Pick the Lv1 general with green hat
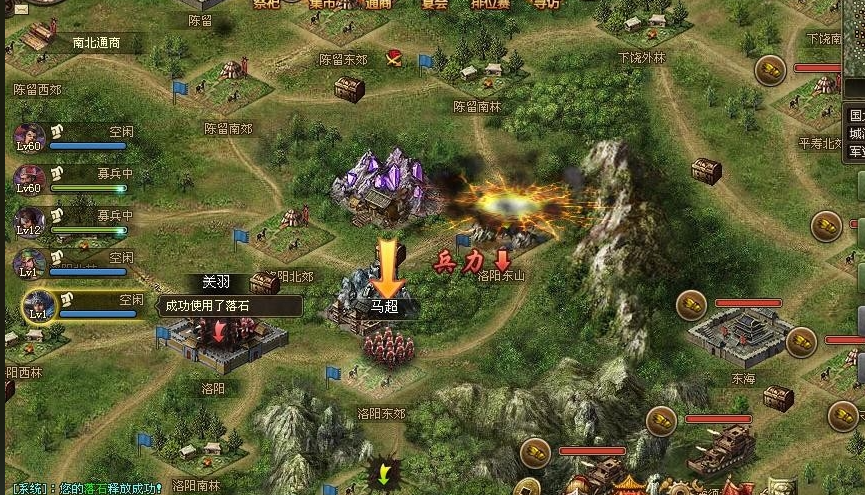The height and width of the screenshot is (495, 865). 28,264
